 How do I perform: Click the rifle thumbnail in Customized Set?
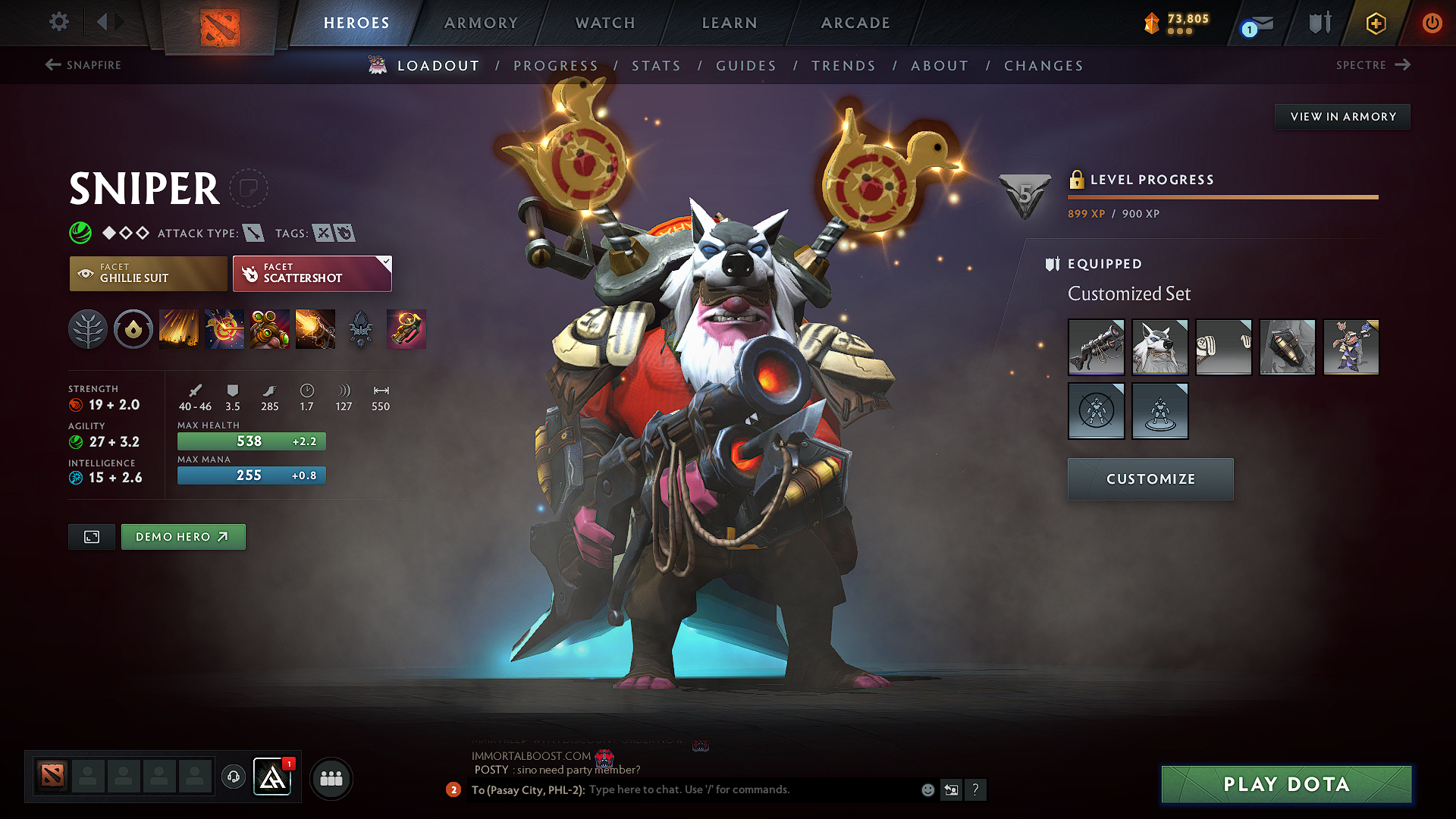(x=1097, y=347)
